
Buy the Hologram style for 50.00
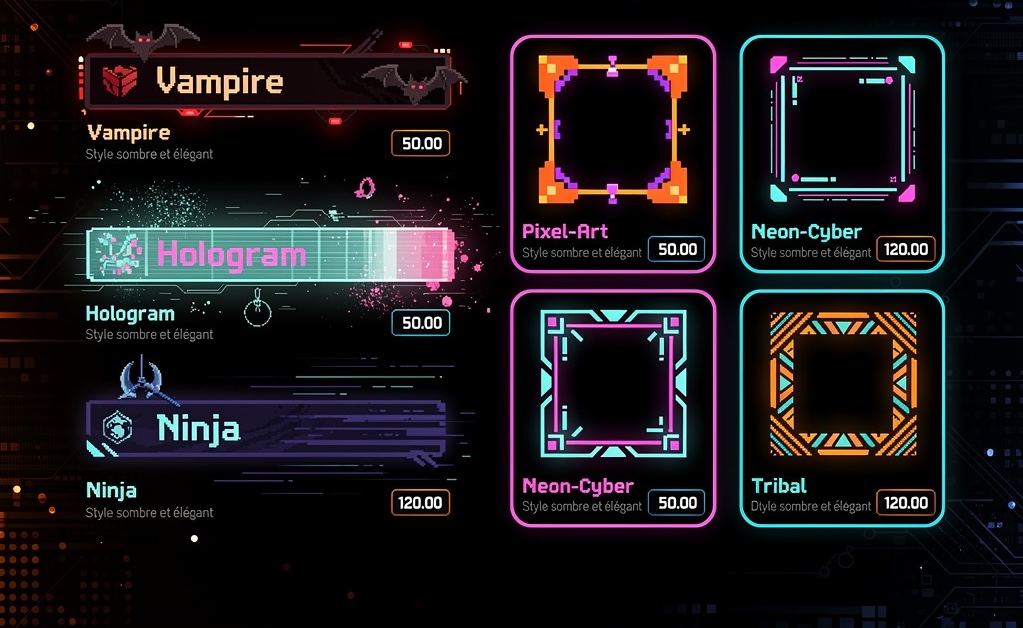point(421,322)
